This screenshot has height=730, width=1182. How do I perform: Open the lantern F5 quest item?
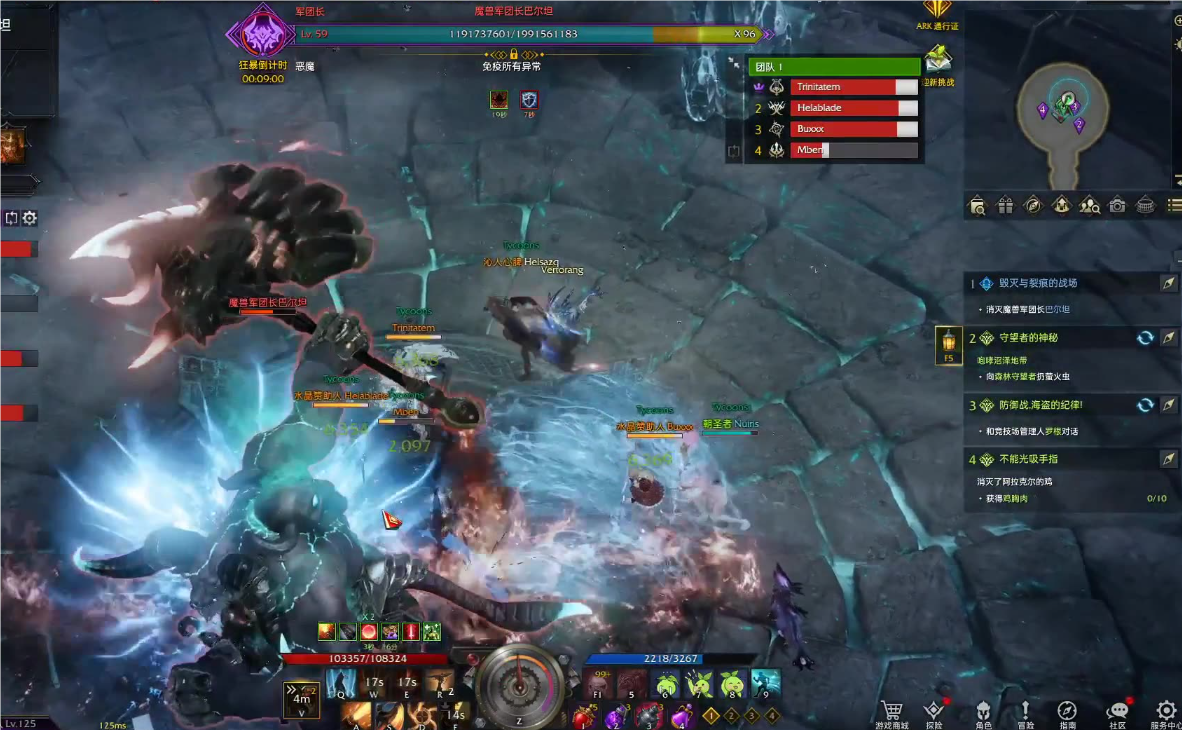click(x=948, y=342)
